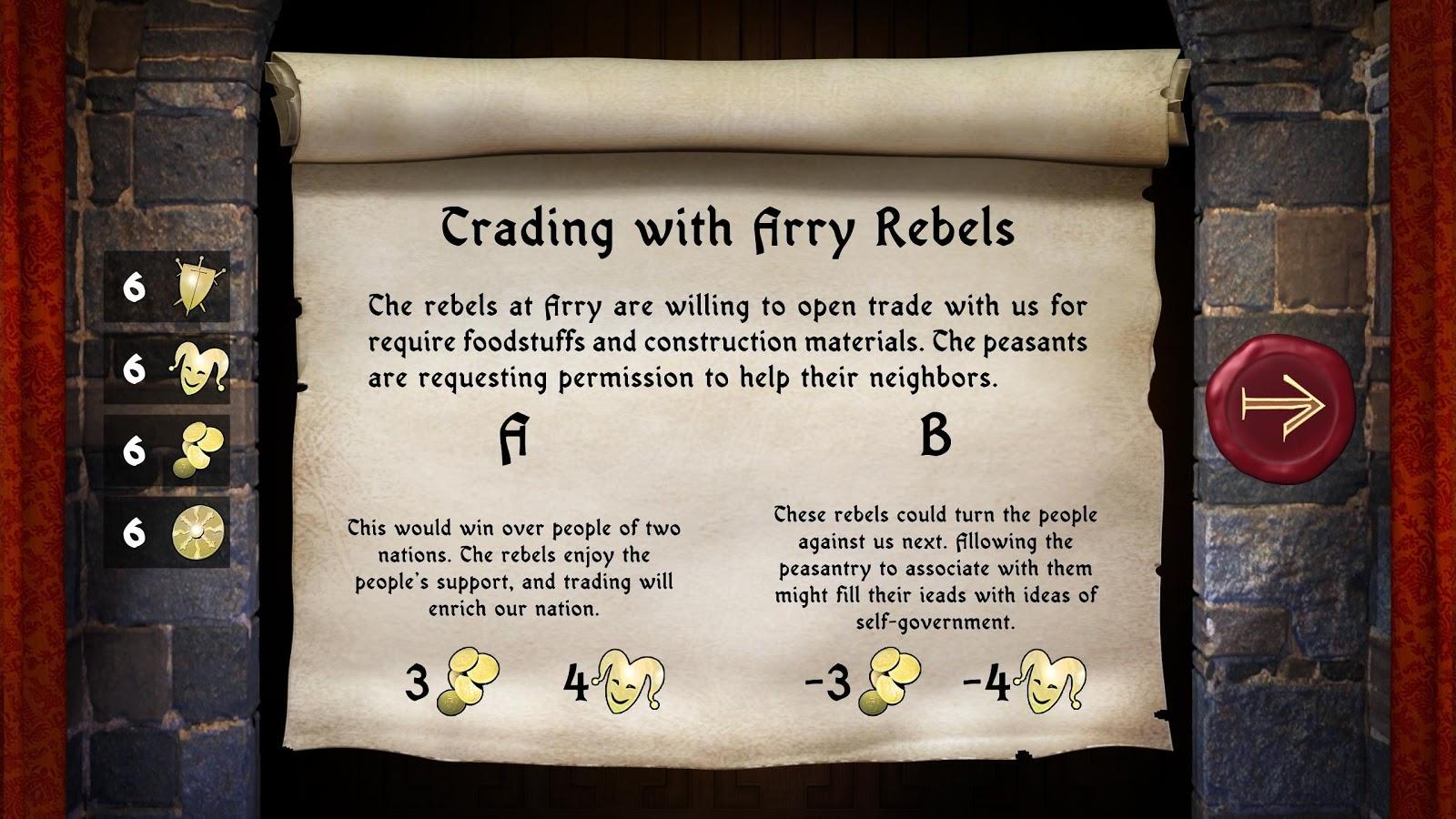Select the jester mask happiness stat
This screenshot has width=1456, height=819.
pyautogui.click(x=198, y=369)
